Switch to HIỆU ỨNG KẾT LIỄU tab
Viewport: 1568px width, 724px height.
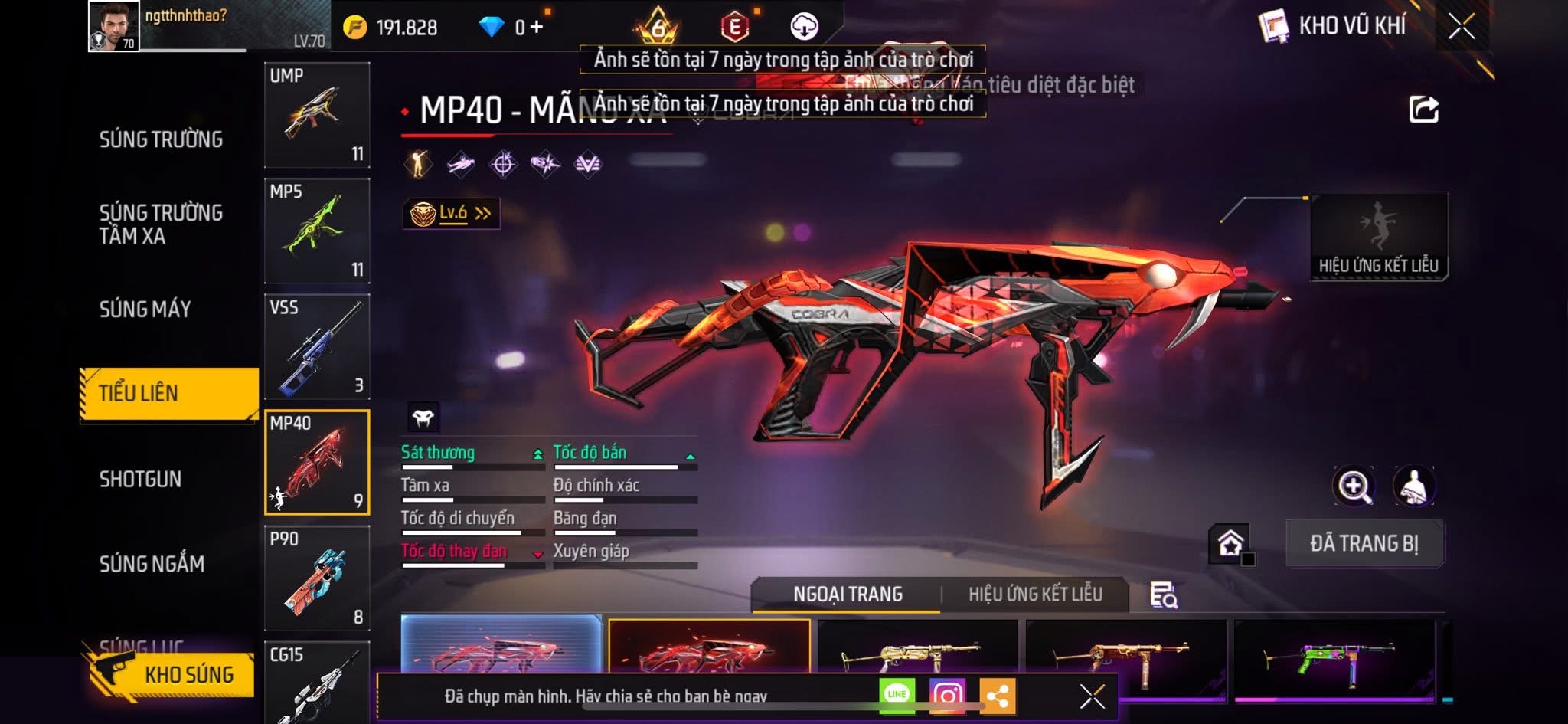tap(1035, 594)
